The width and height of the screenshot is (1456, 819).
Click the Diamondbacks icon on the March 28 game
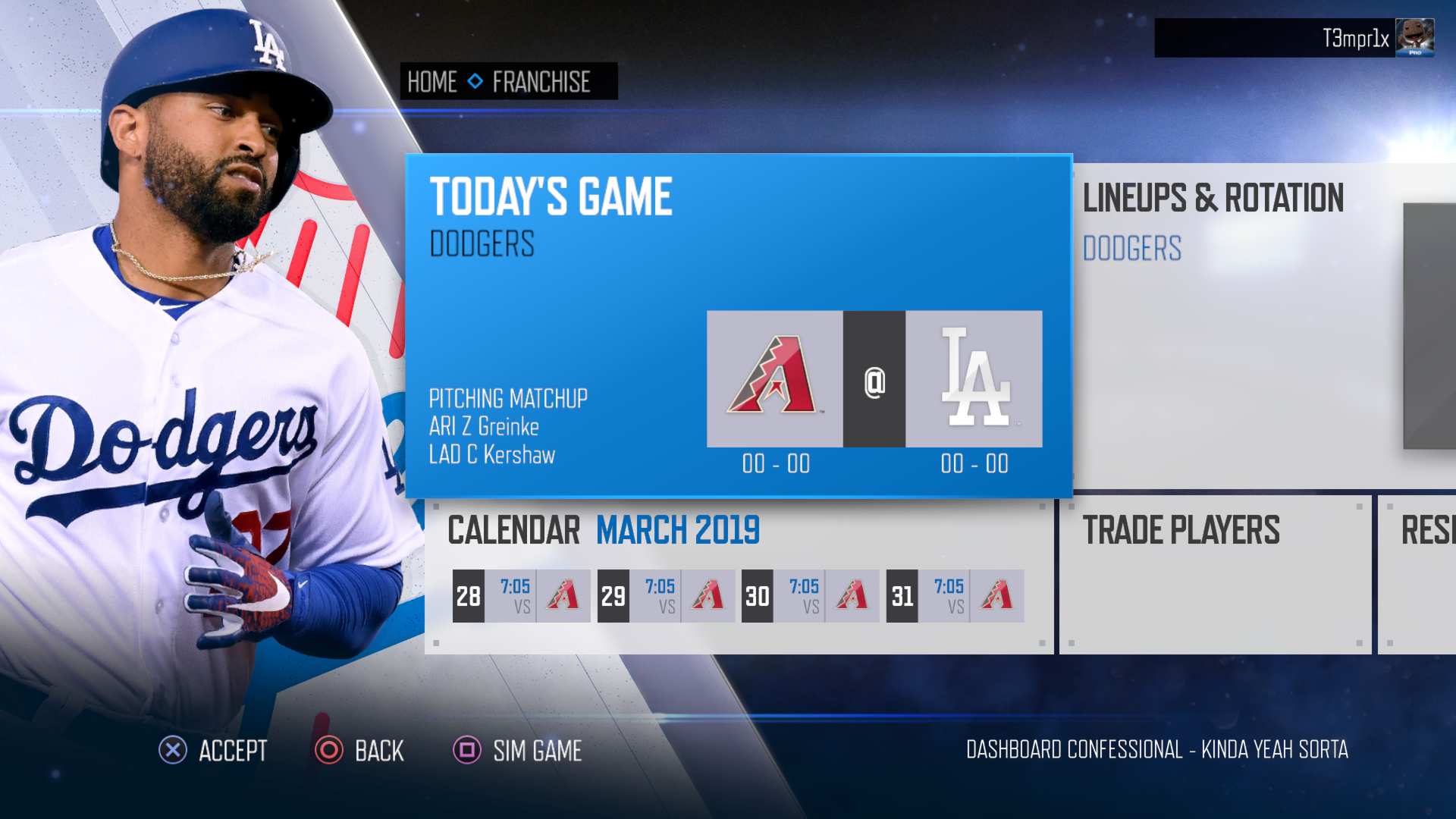click(x=563, y=596)
